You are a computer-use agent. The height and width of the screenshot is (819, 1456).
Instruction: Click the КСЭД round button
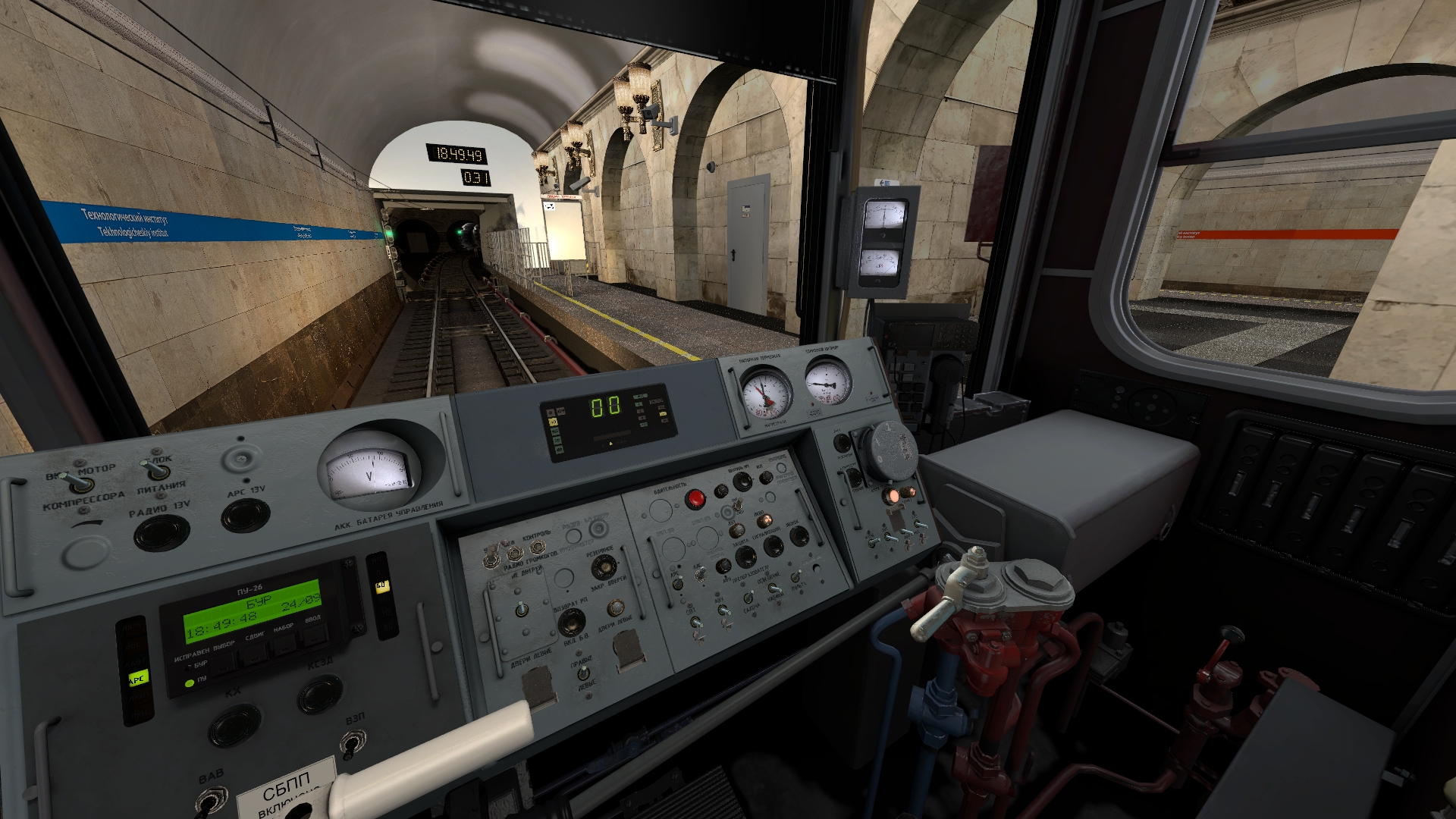[x=319, y=694]
